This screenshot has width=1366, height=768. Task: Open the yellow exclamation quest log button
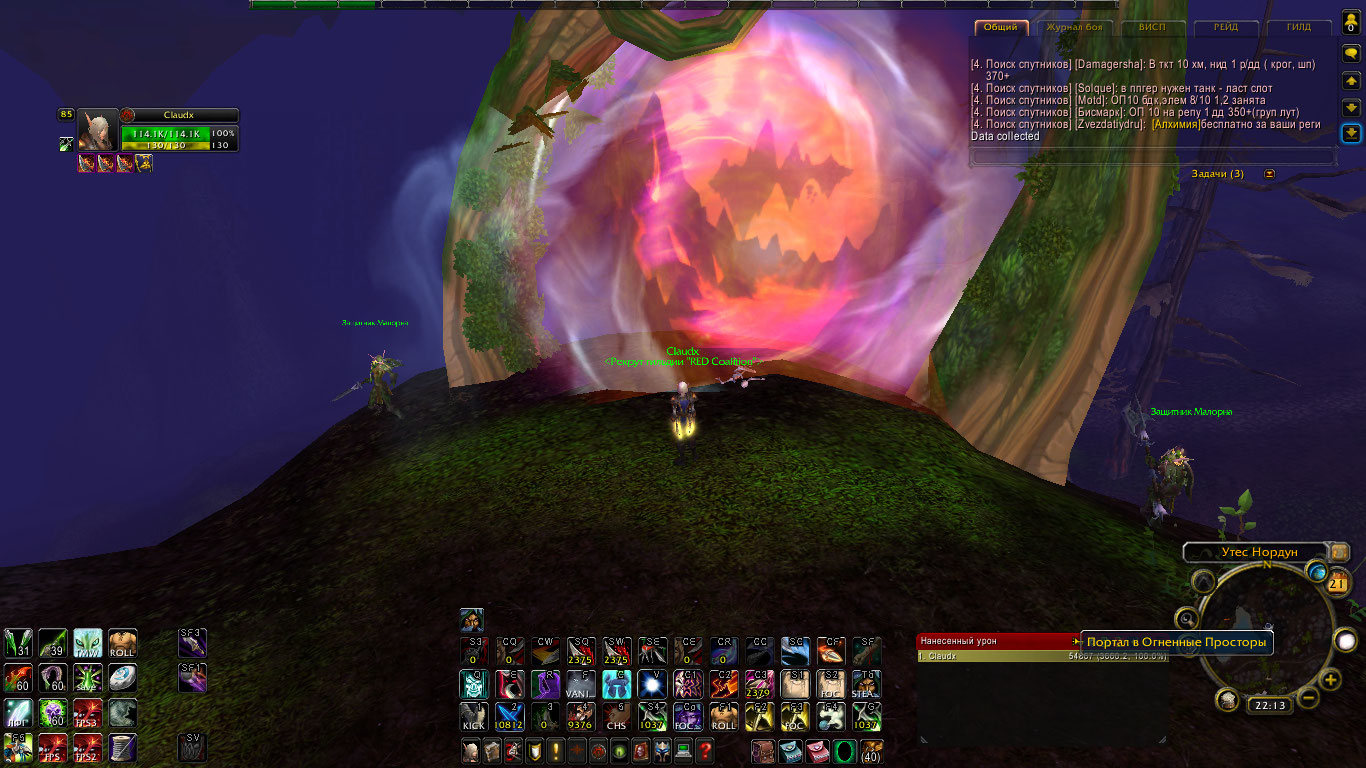click(x=554, y=751)
